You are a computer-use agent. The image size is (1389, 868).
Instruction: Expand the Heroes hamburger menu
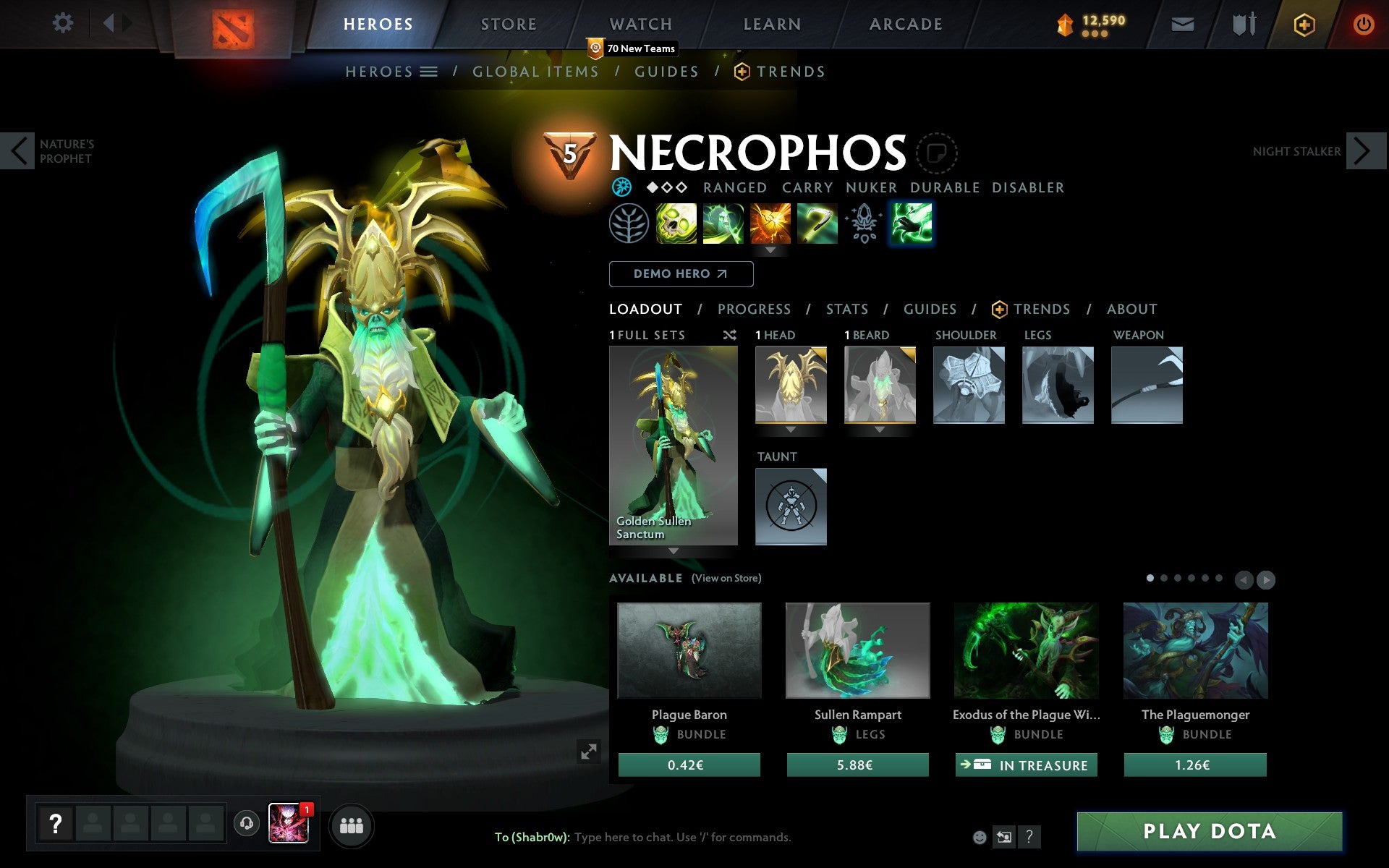tap(428, 71)
